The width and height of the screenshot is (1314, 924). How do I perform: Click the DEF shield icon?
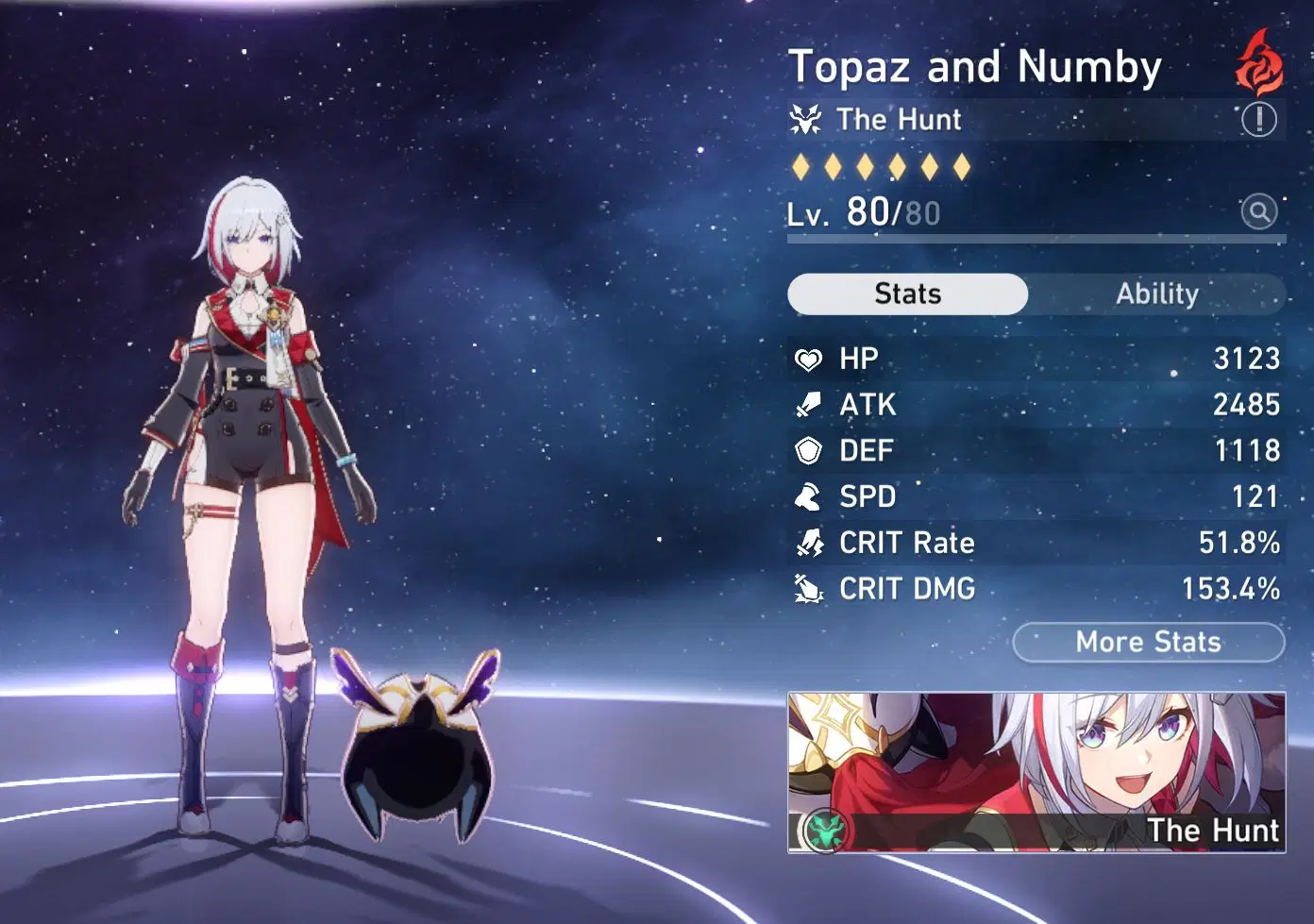[x=809, y=450]
